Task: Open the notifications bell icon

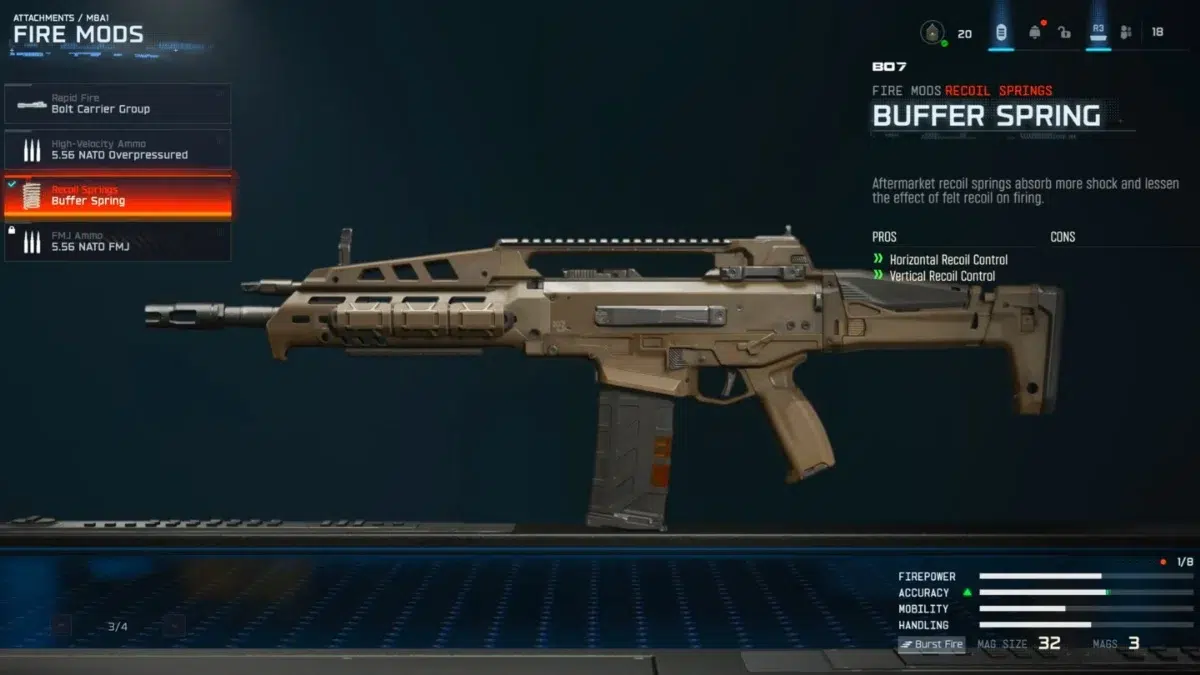Action: tap(1035, 33)
